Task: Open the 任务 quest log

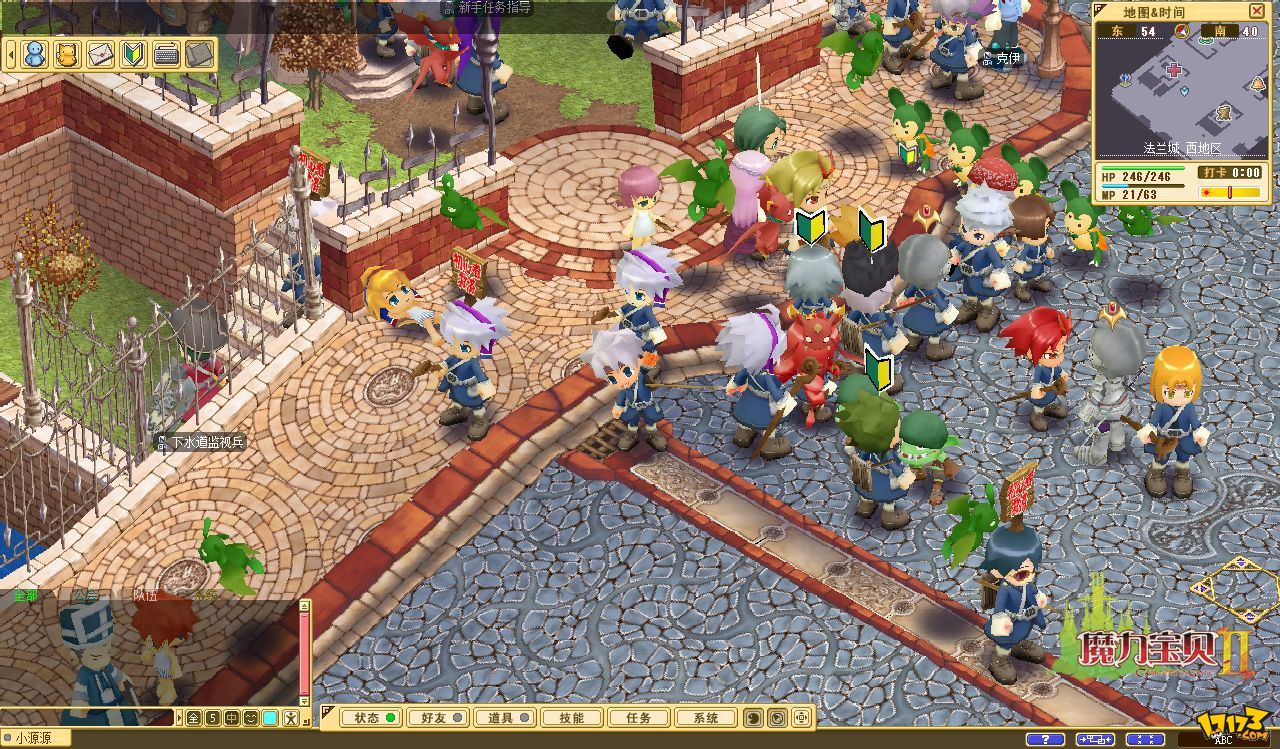Action: (x=638, y=717)
